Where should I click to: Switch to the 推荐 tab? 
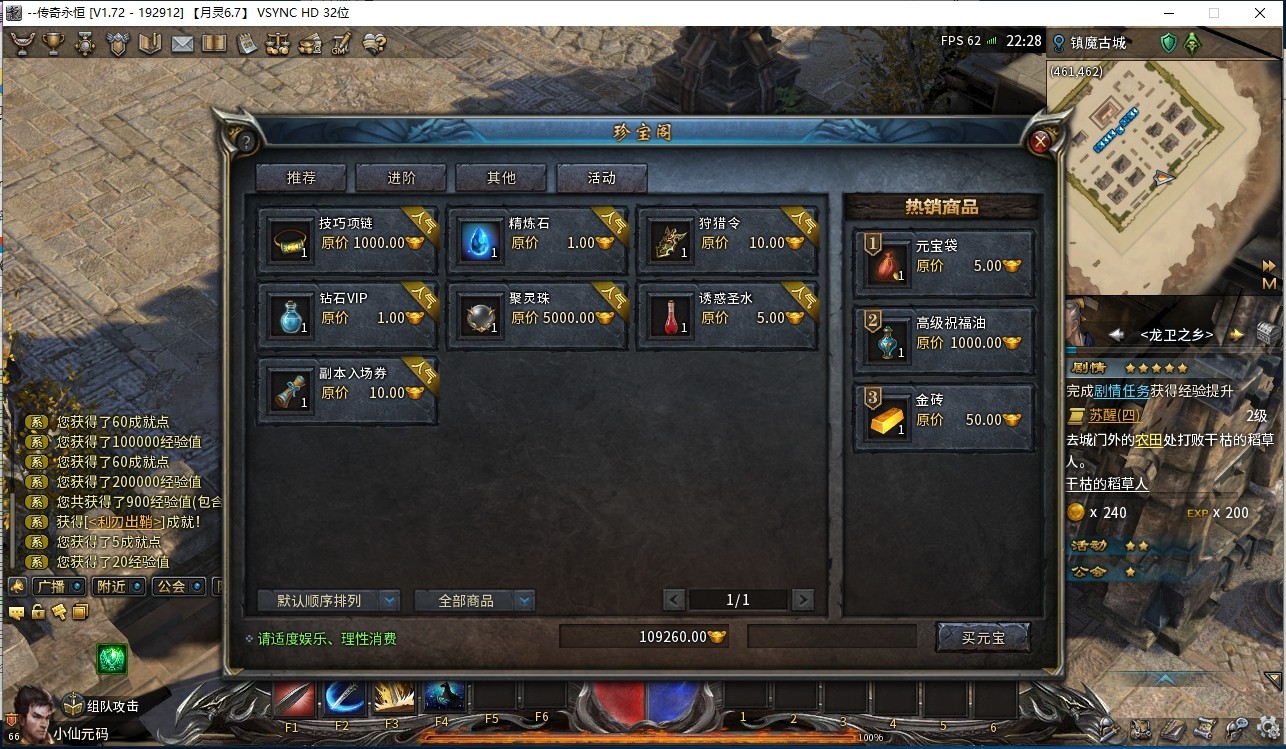click(301, 178)
